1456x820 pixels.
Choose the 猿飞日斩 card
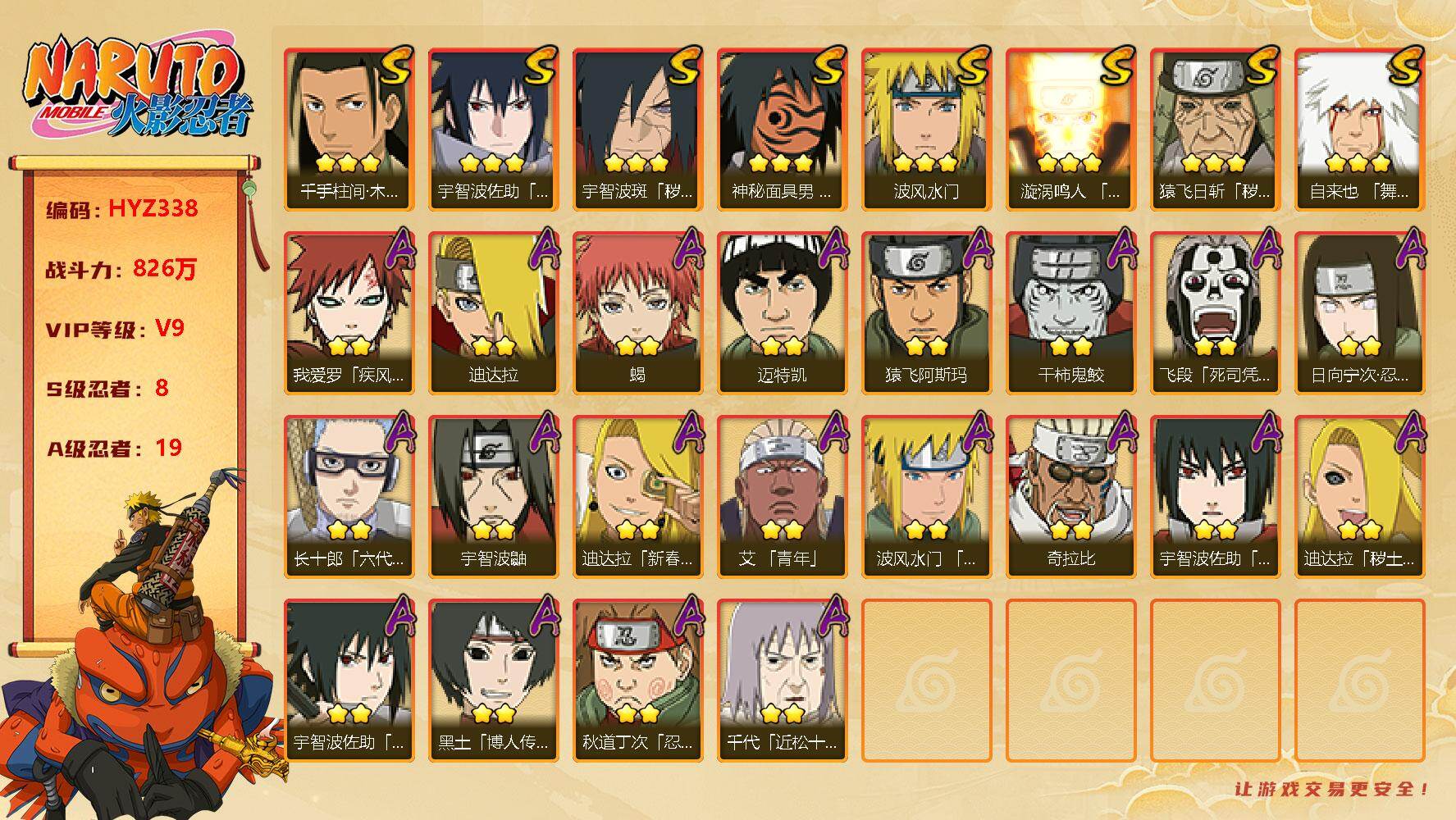tap(1215, 129)
